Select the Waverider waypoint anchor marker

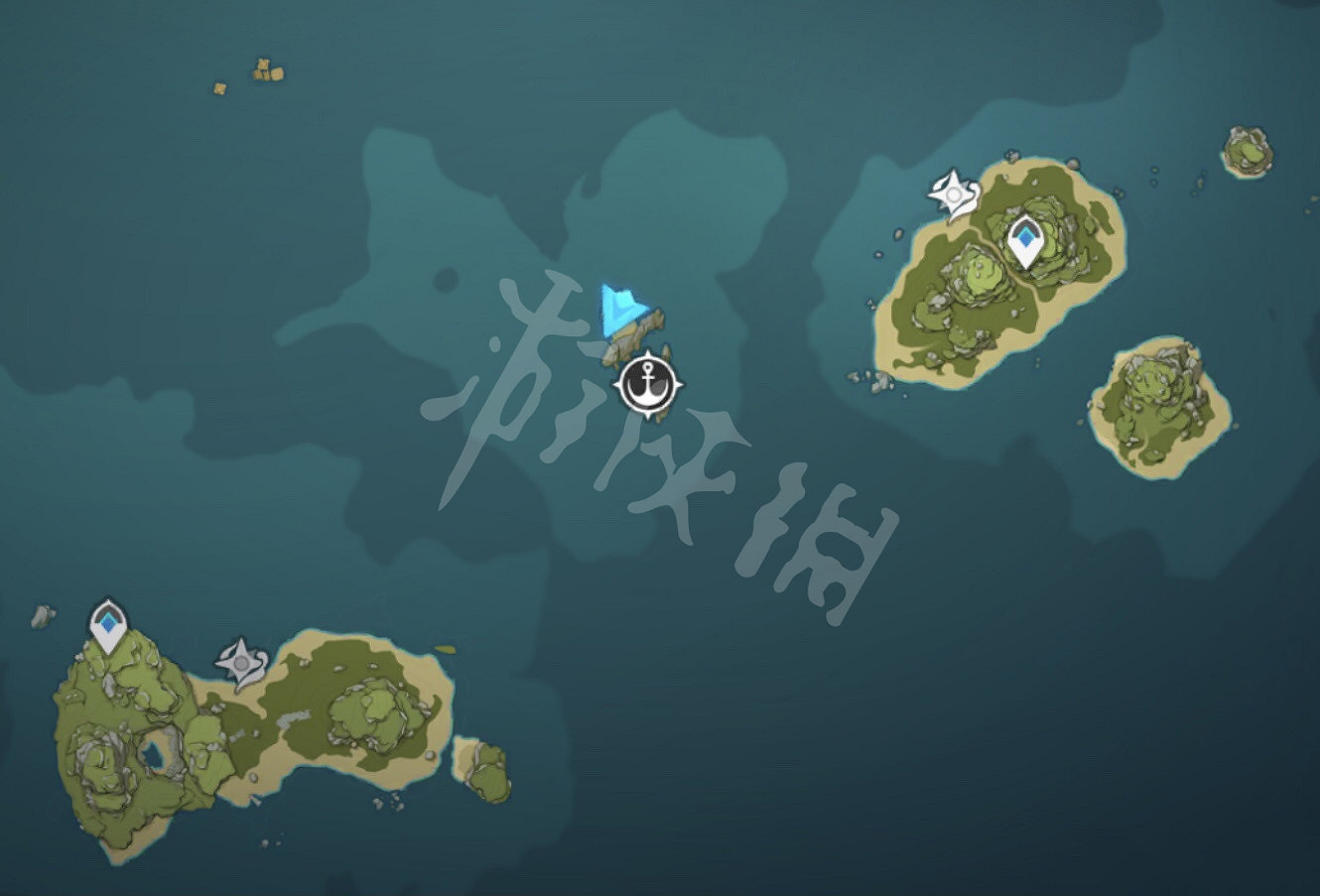[x=647, y=384]
